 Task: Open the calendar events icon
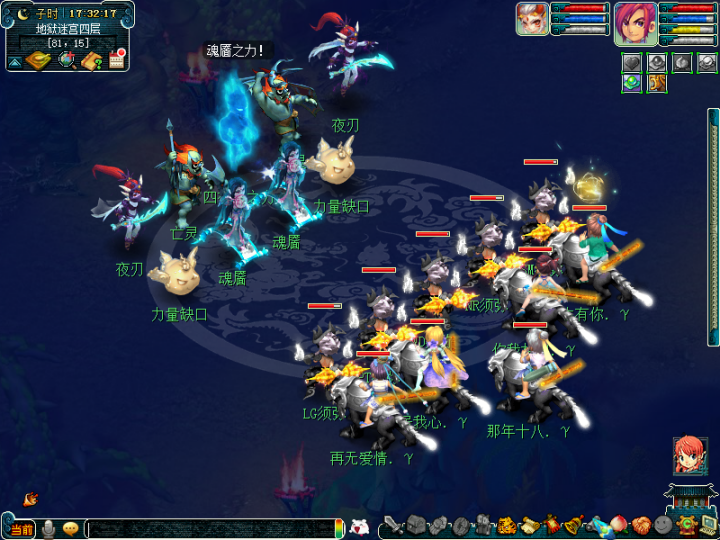[x=117, y=61]
